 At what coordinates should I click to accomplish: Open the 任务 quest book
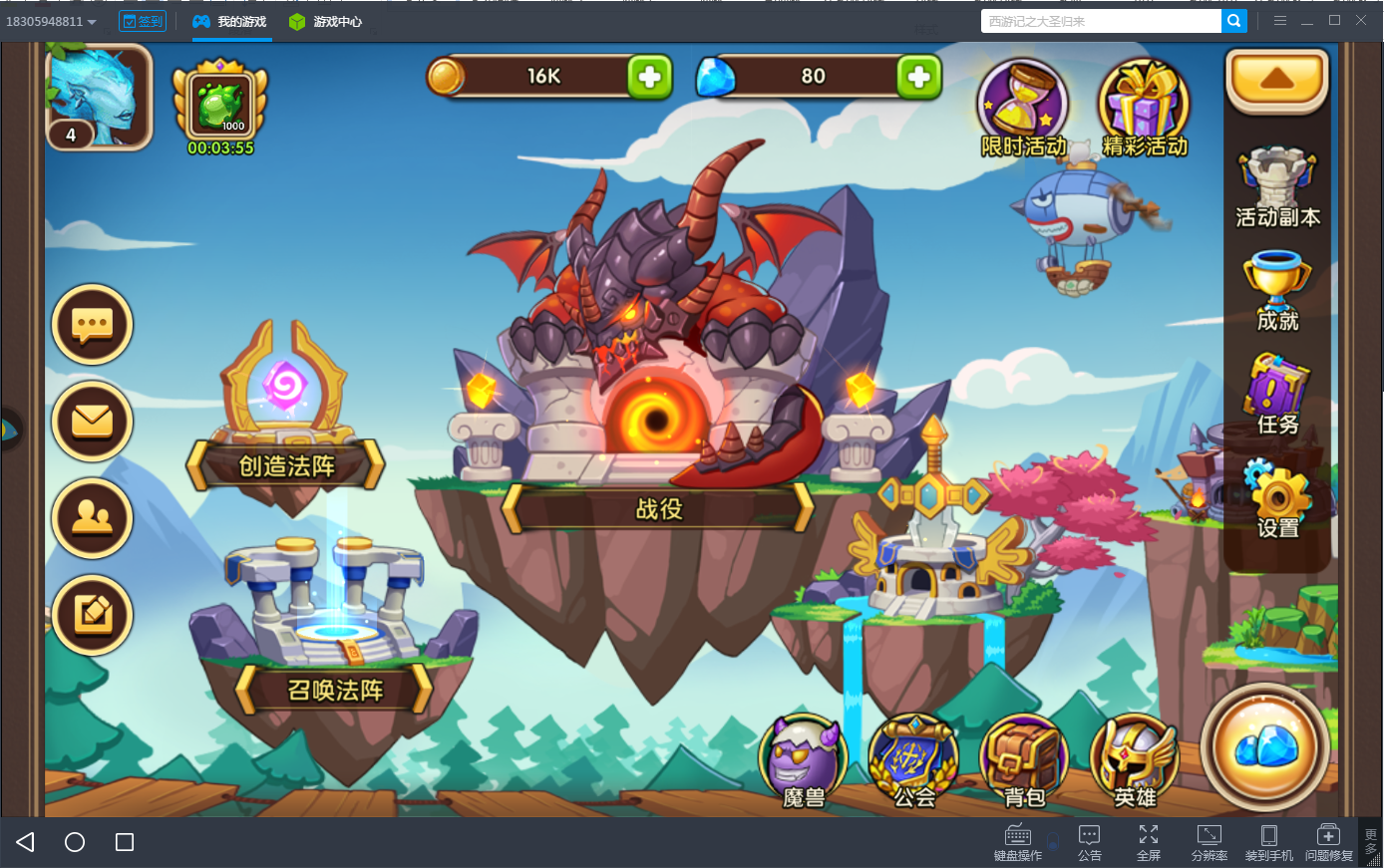point(1277,396)
